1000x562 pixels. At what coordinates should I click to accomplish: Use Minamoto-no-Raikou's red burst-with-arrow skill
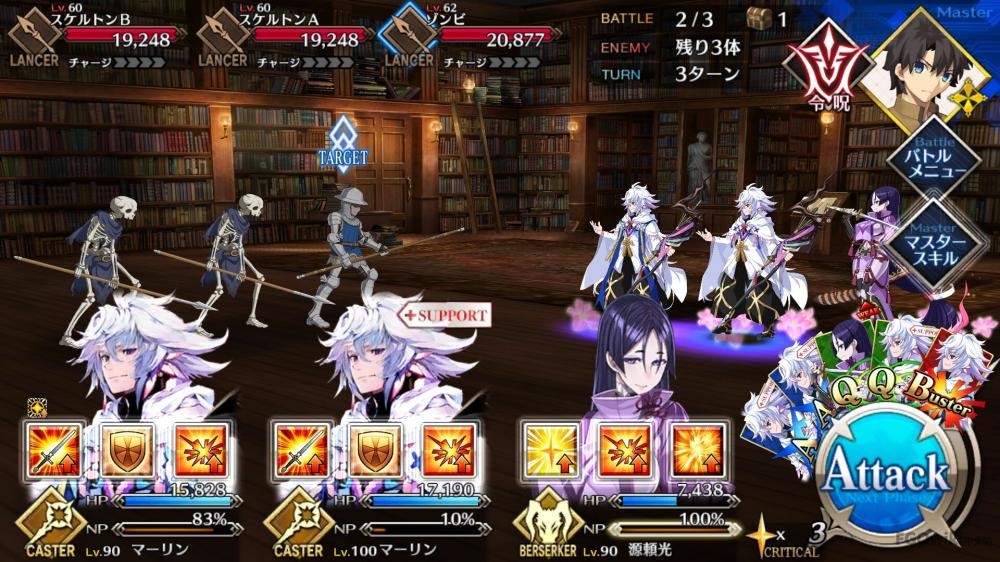(x=623, y=448)
